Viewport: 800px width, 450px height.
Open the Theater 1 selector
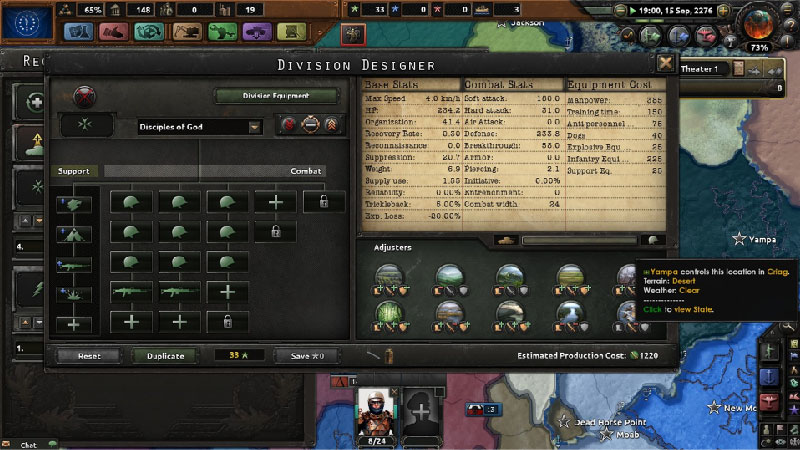point(700,68)
